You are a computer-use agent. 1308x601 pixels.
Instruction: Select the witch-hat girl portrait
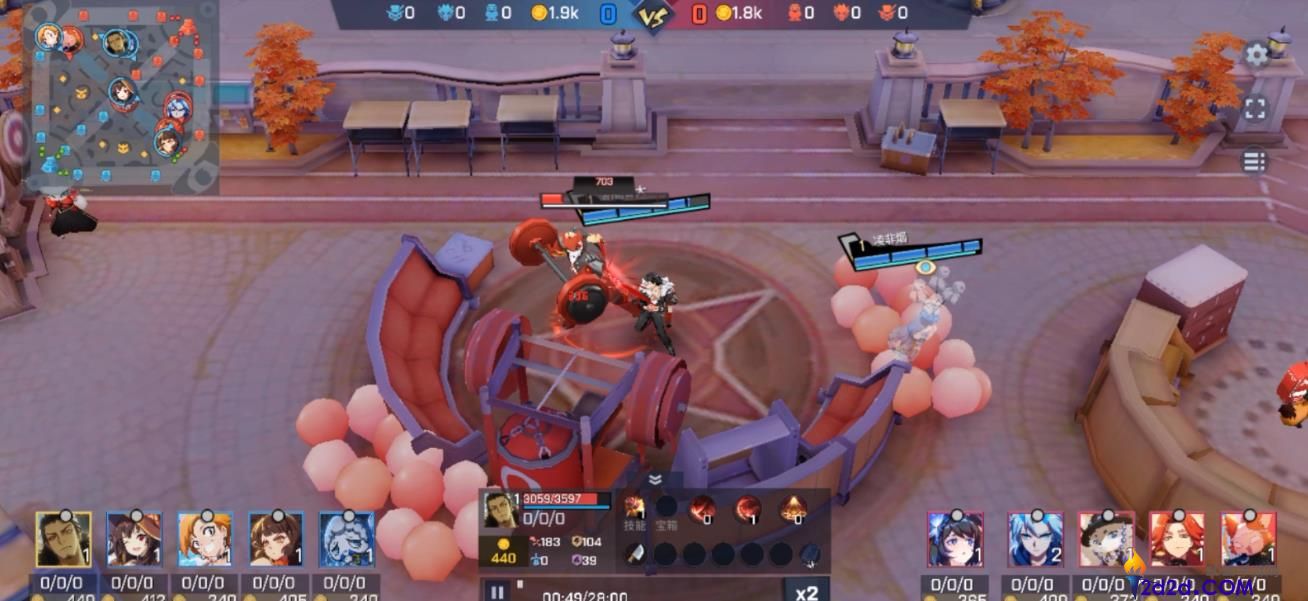tap(134, 540)
